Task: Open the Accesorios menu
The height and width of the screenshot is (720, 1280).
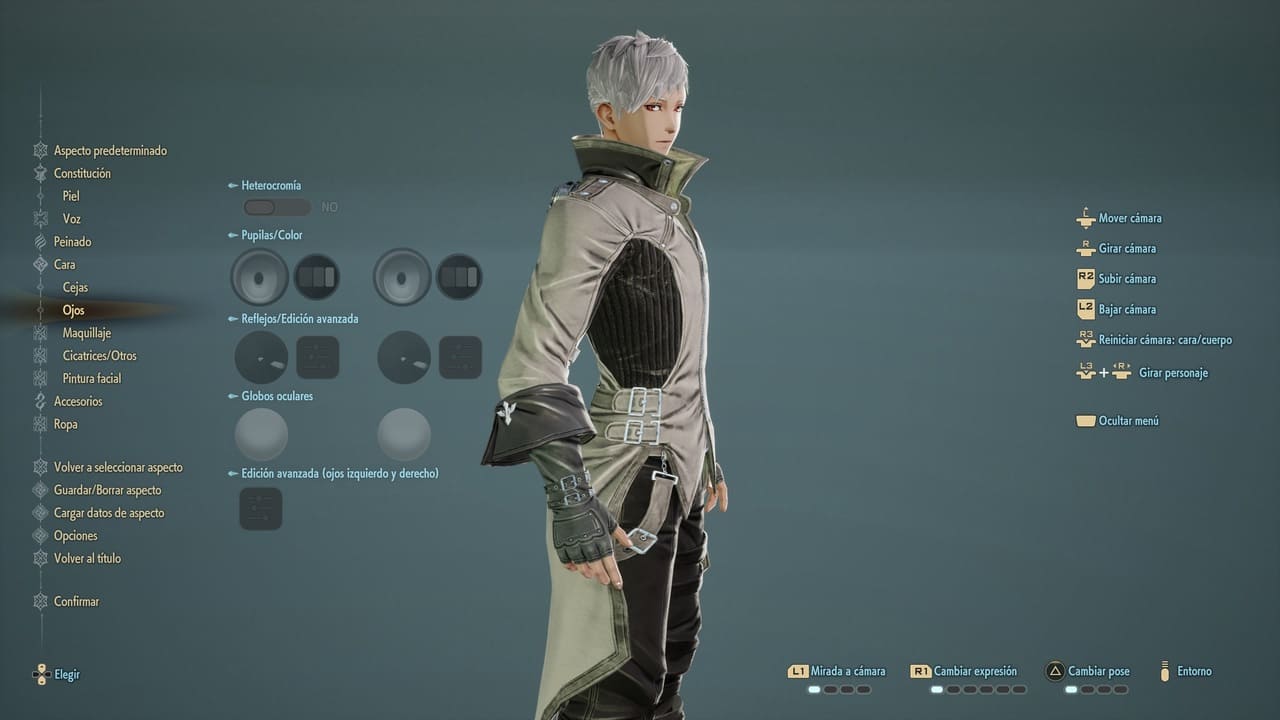Action: tap(78, 402)
